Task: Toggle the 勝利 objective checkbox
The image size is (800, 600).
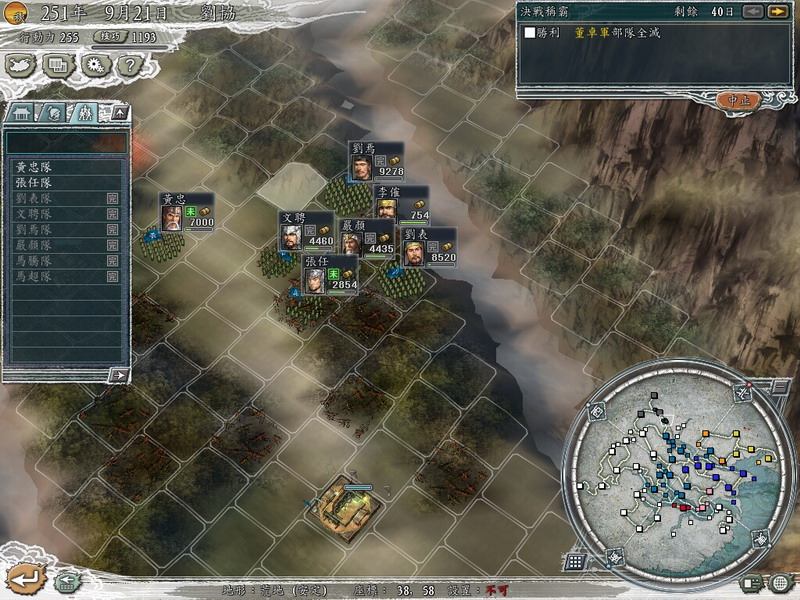Action: click(x=531, y=33)
